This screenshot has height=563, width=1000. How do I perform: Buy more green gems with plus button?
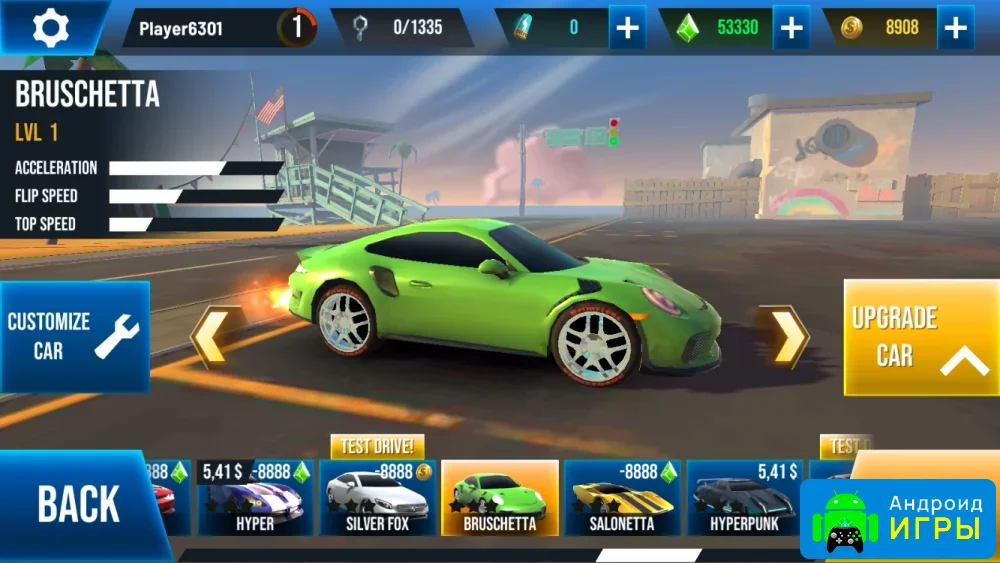(x=791, y=28)
